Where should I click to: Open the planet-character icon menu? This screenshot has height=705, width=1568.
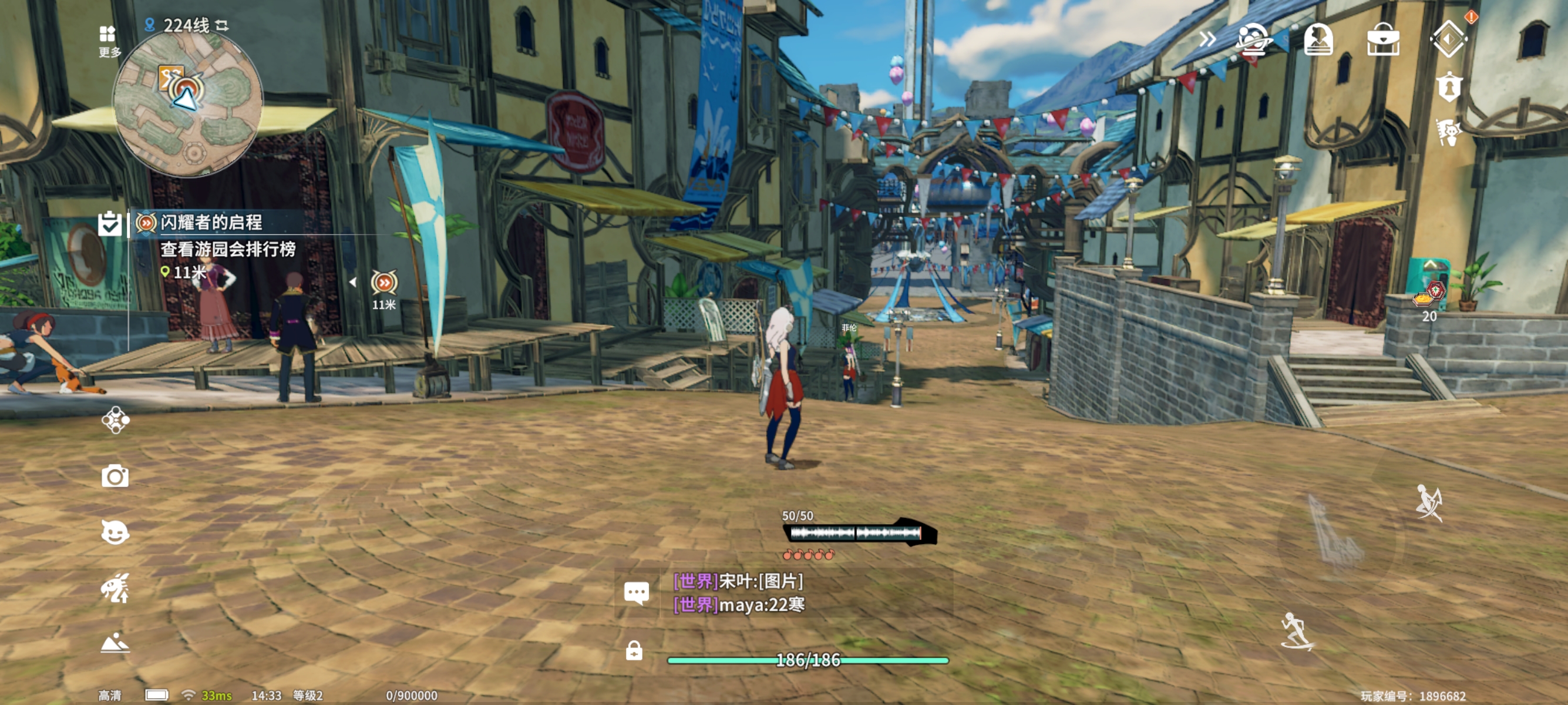tap(1253, 39)
